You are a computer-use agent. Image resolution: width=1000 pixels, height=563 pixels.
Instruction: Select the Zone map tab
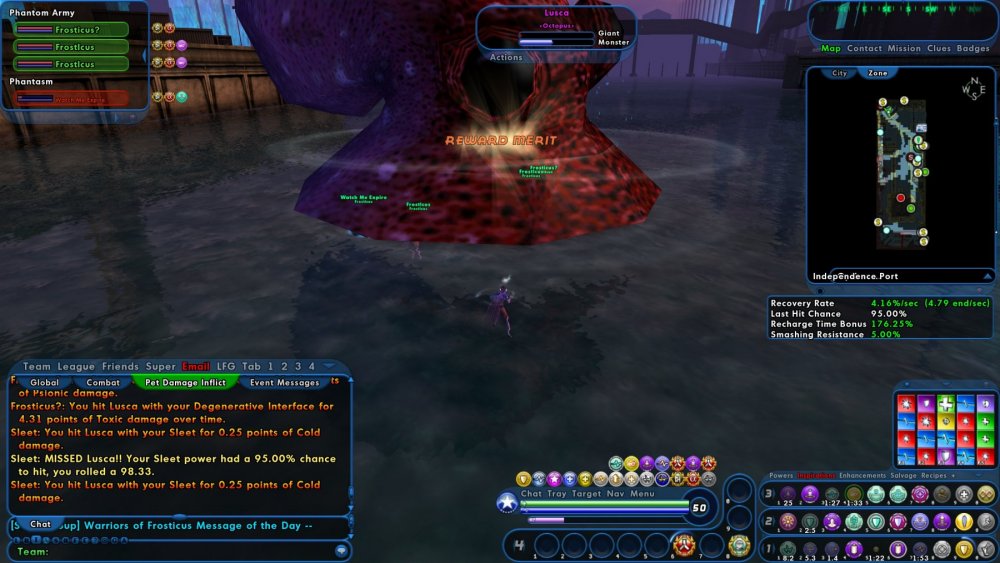click(878, 73)
